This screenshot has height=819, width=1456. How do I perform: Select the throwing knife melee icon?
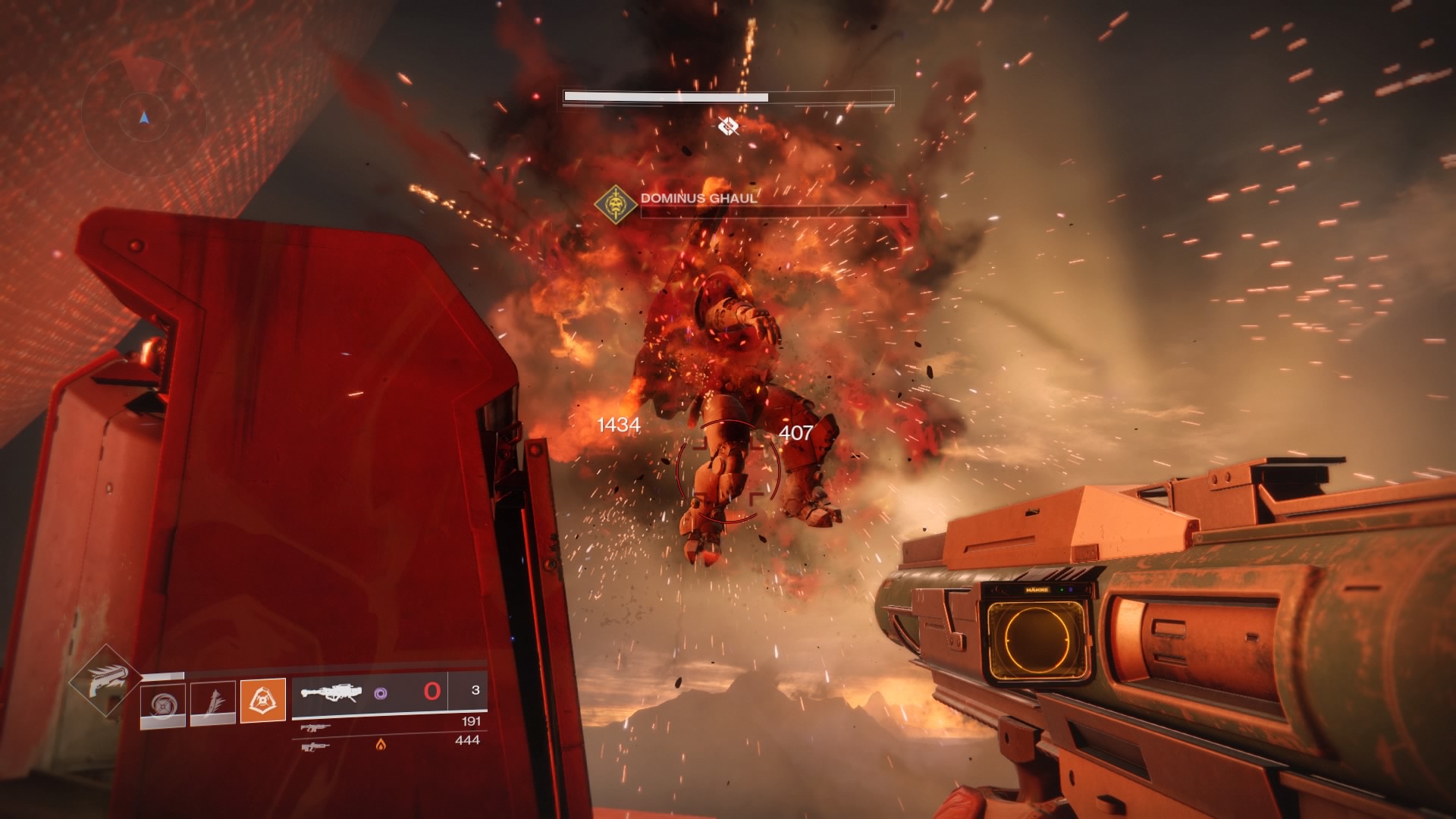click(213, 704)
